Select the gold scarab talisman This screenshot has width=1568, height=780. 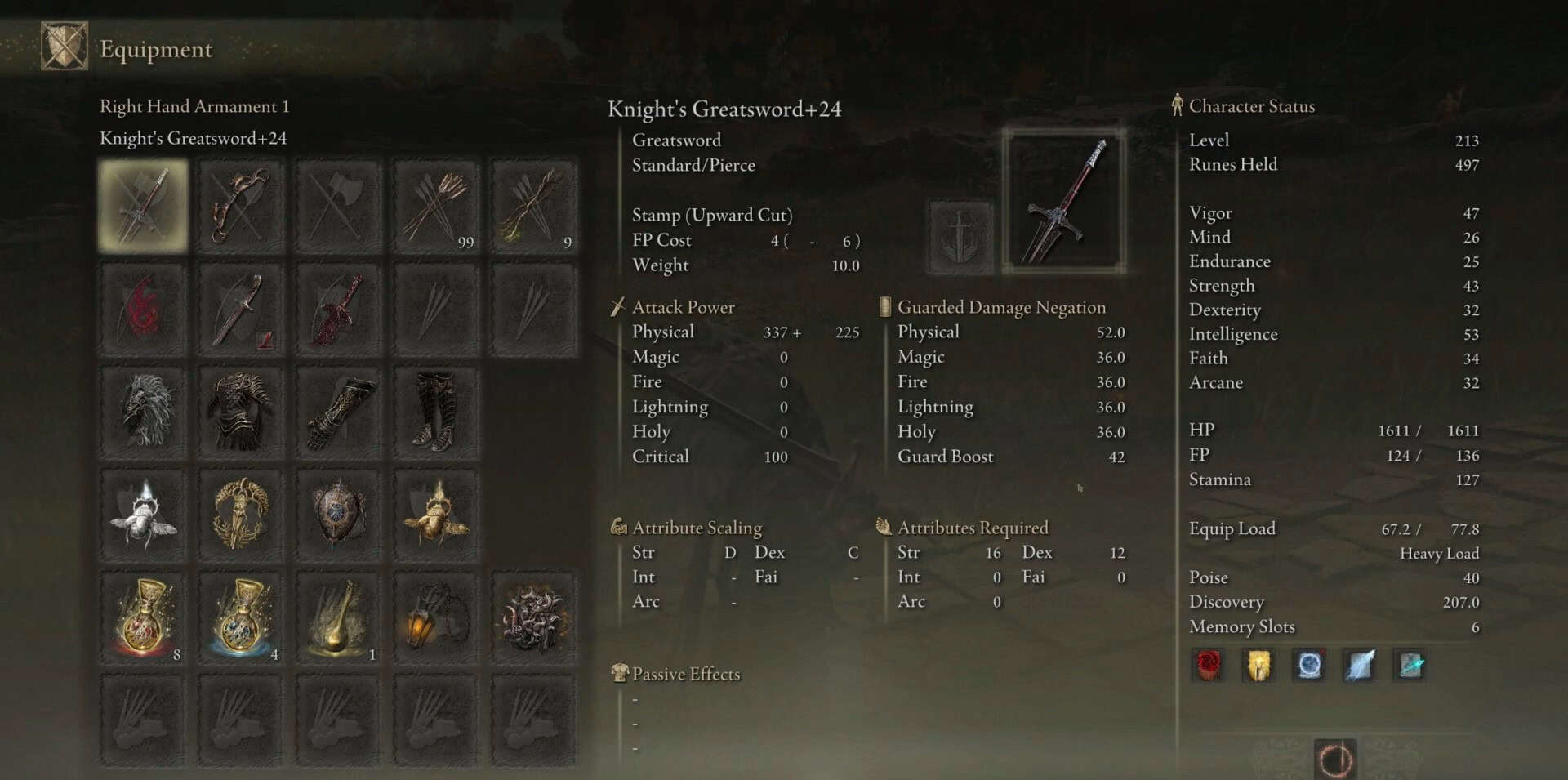click(x=437, y=515)
